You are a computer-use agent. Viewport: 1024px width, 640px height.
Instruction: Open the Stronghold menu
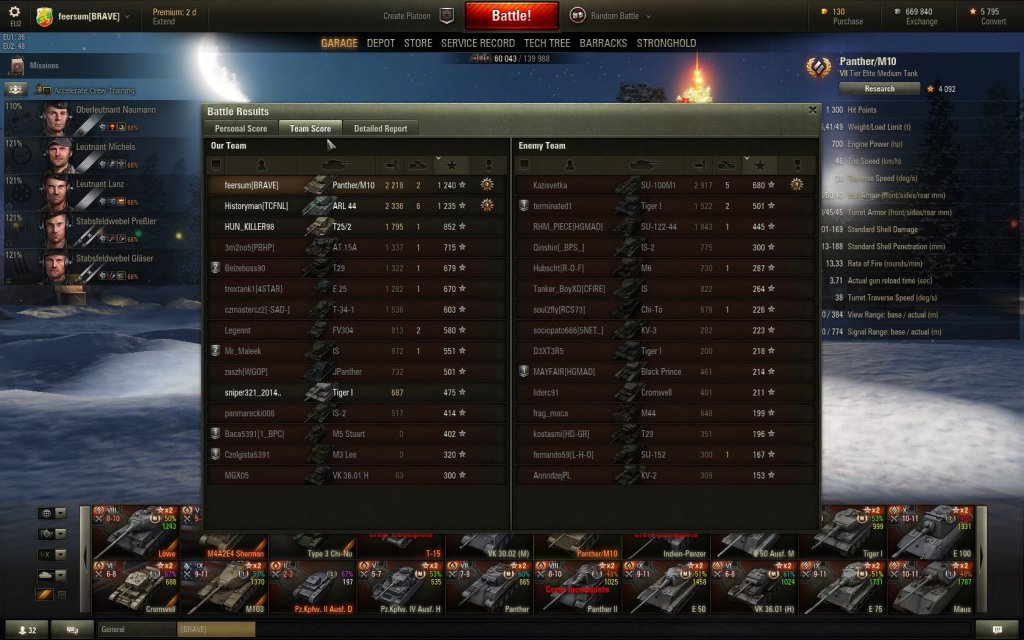666,44
